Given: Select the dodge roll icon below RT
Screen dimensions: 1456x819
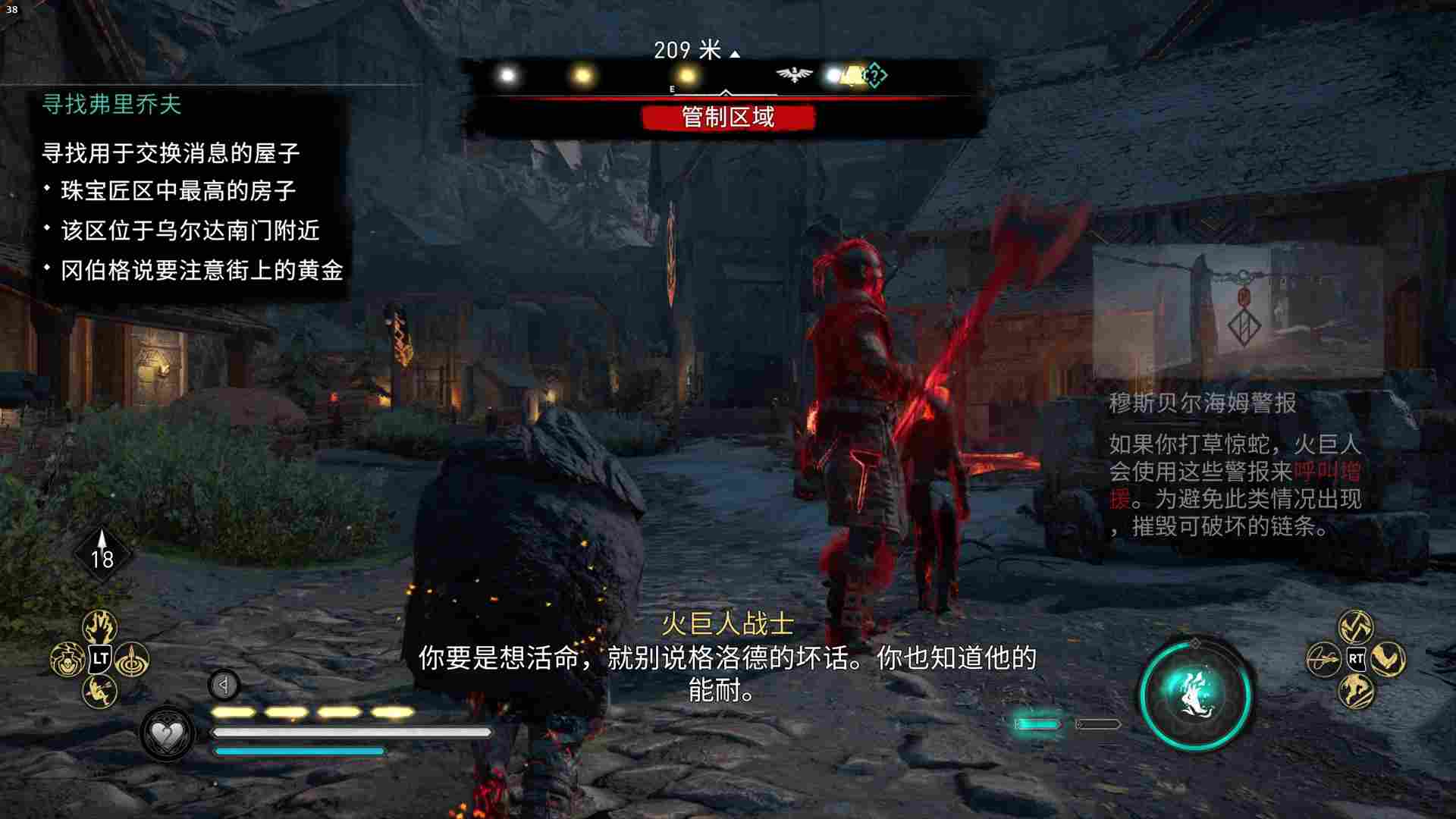Looking at the screenshot, I should [1357, 691].
